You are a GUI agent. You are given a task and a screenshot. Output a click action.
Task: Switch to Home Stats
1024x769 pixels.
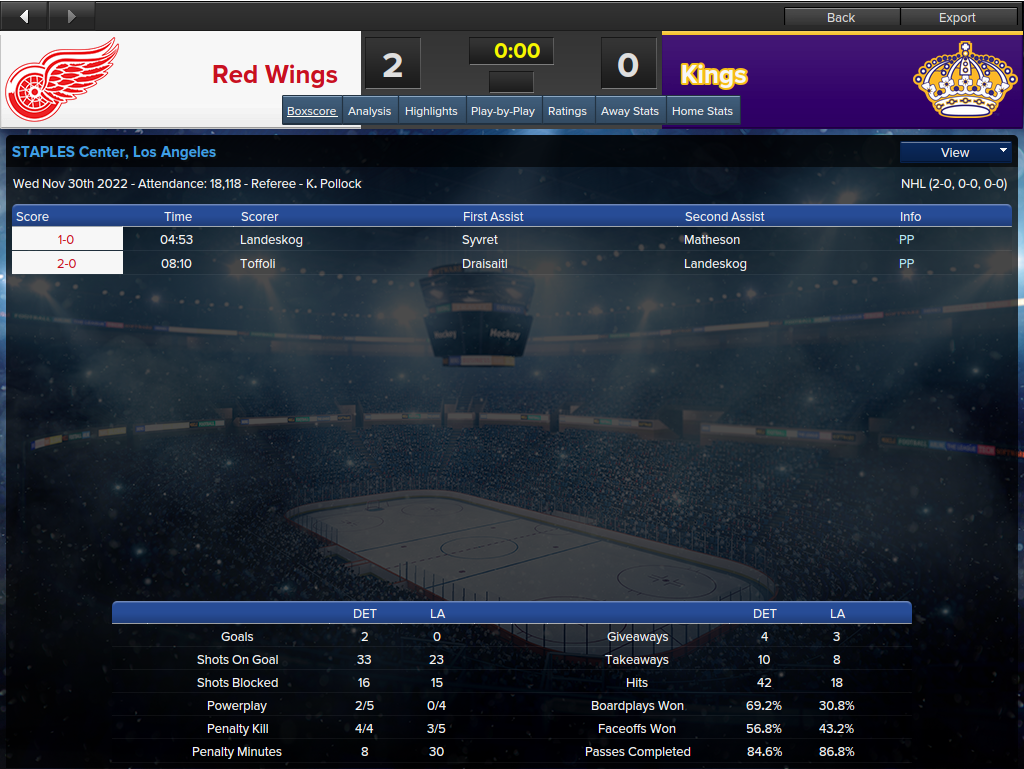703,111
